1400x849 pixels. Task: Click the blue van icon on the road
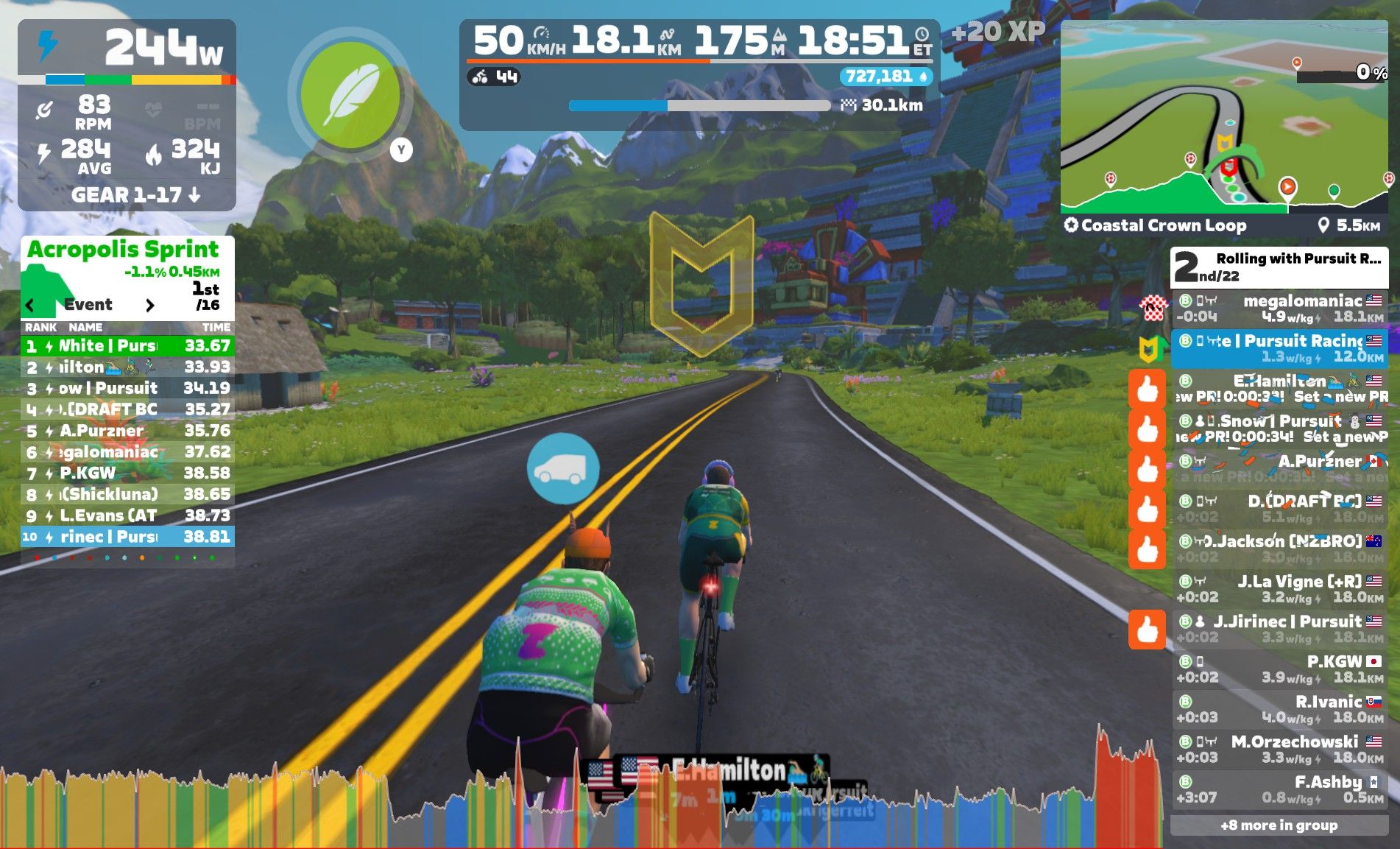click(x=563, y=468)
